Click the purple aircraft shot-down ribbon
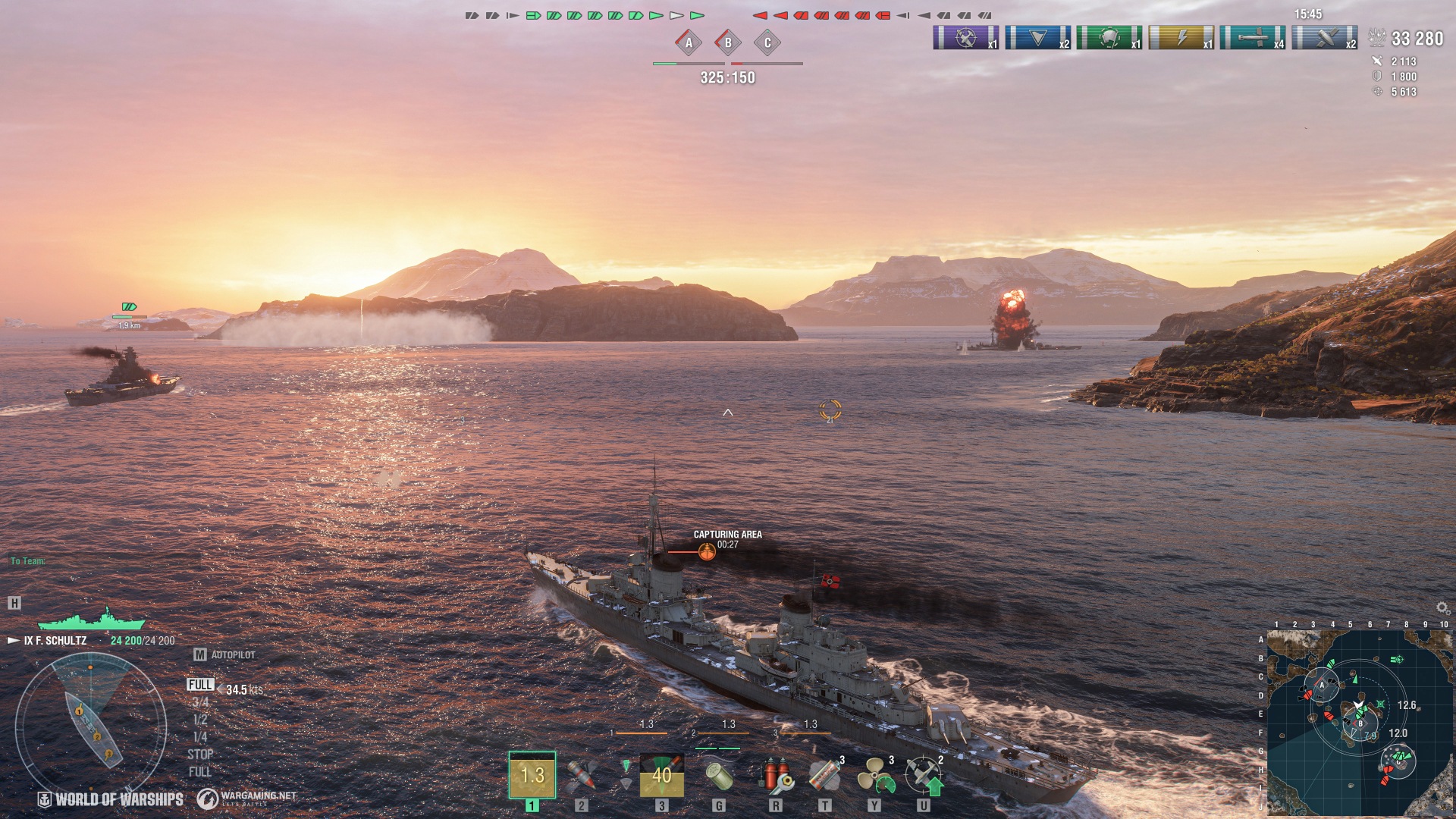Viewport: 1456px width, 819px height. coord(965,37)
